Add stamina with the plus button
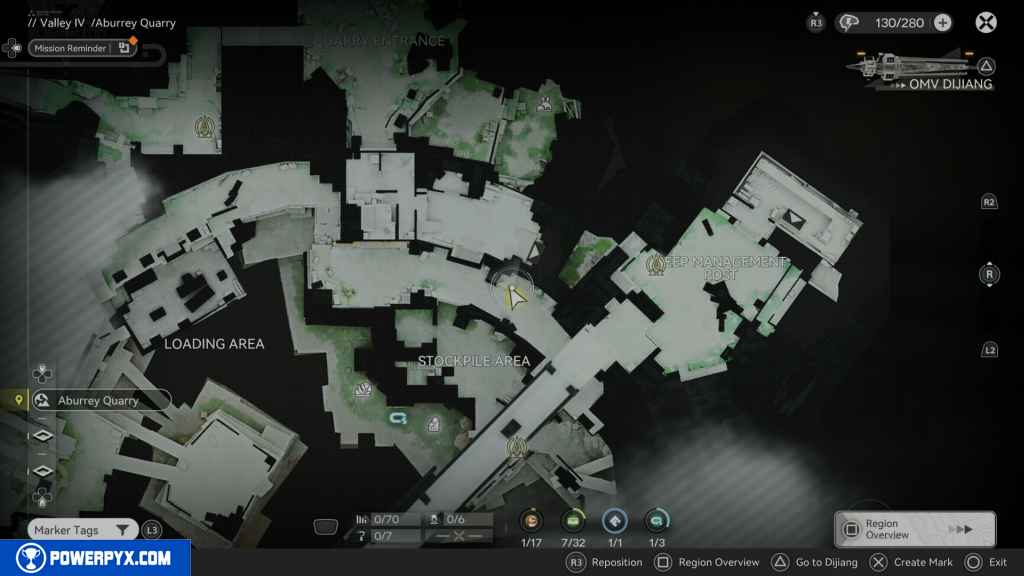 pos(942,22)
